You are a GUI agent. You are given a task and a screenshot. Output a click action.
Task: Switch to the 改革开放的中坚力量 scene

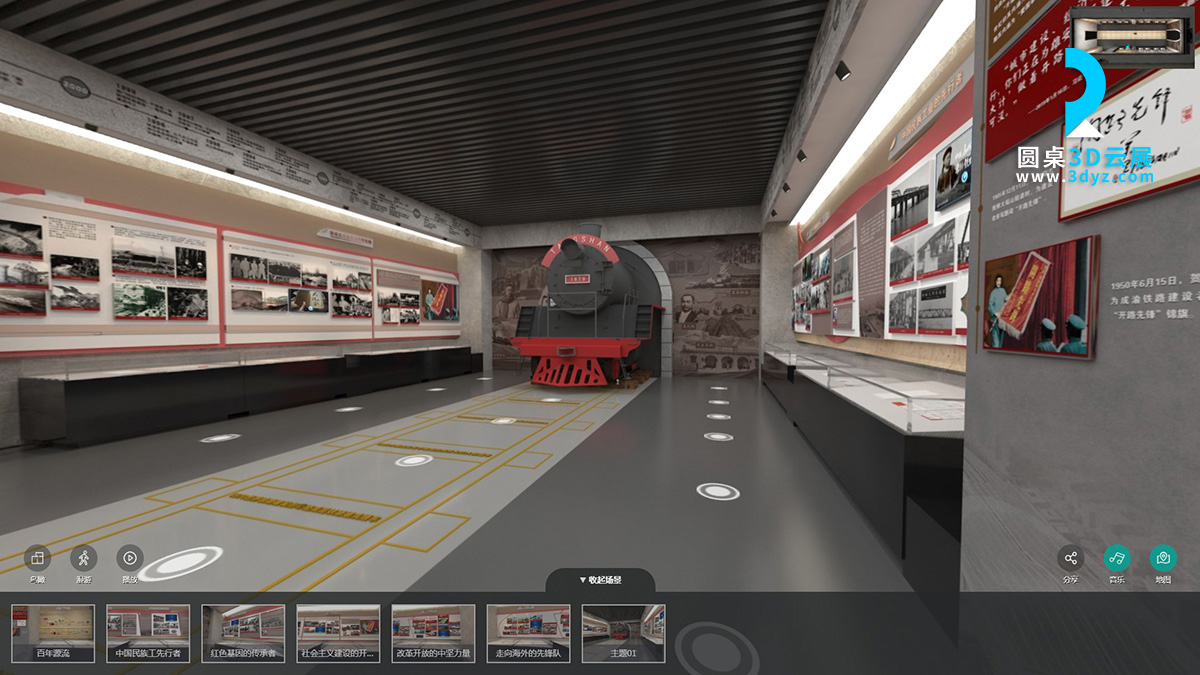click(x=433, y=632)
